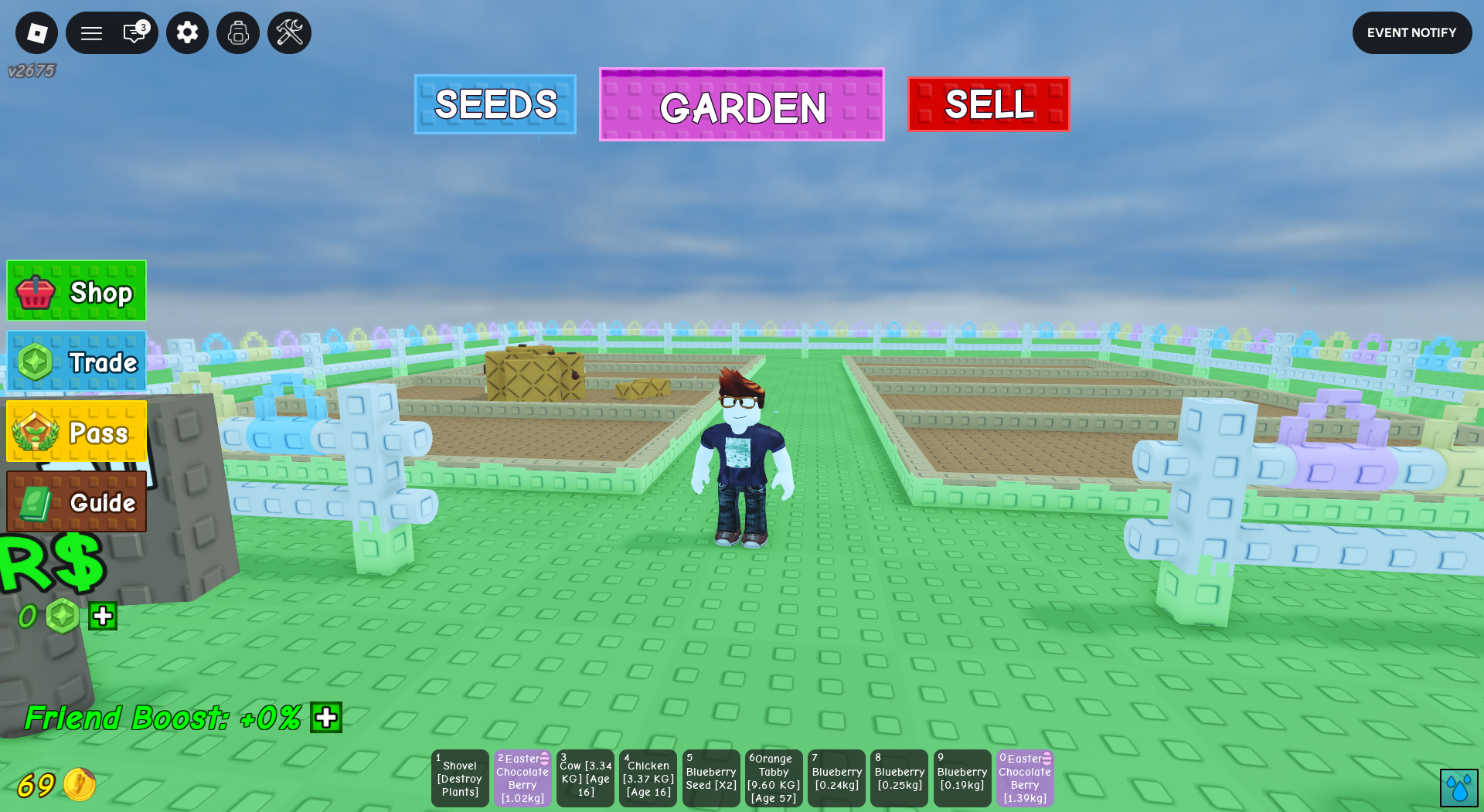
Task: Click the wrench build tools icon
Action: click(288, 32)
